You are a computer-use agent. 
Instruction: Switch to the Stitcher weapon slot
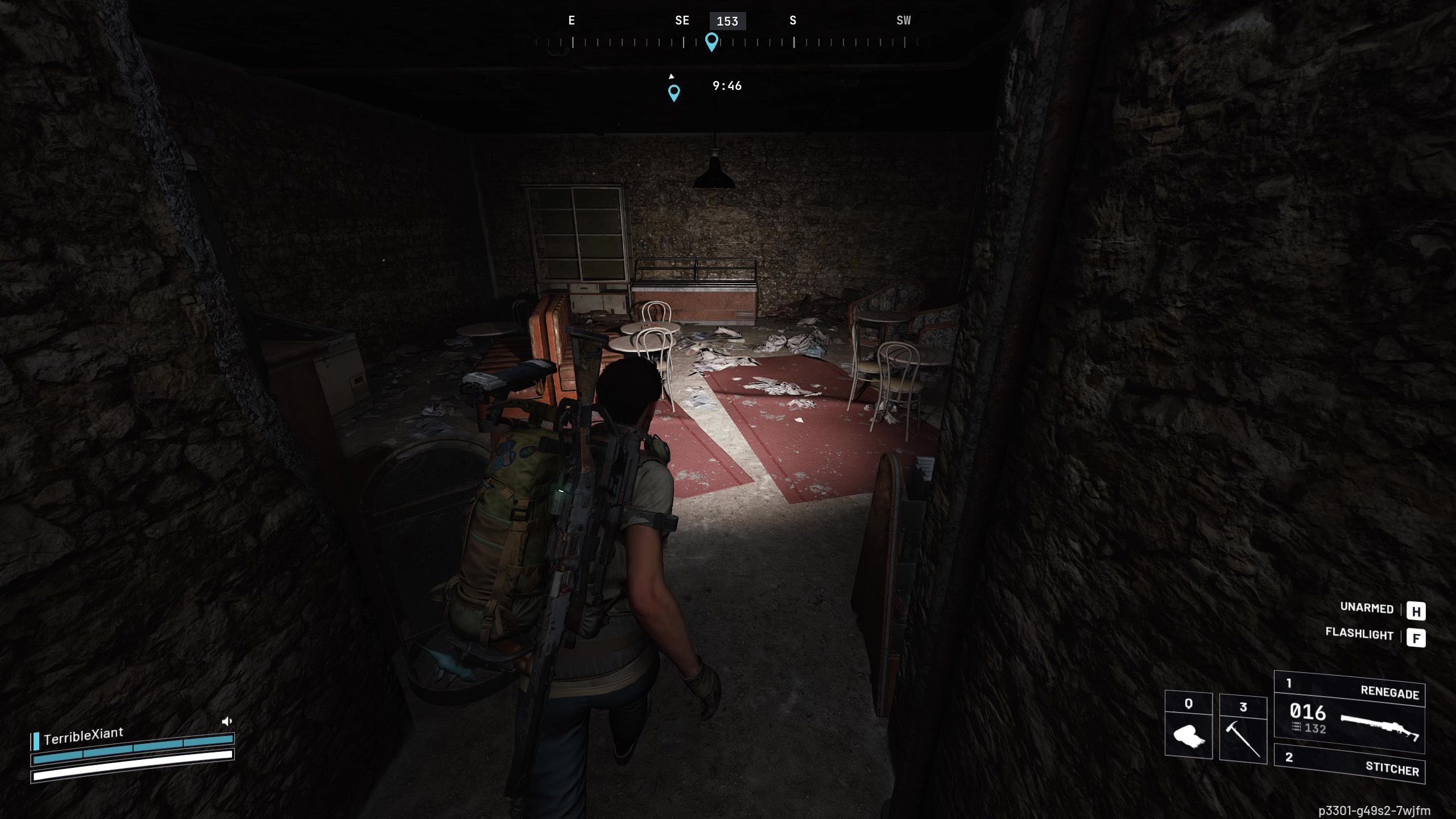point(1349,764)
